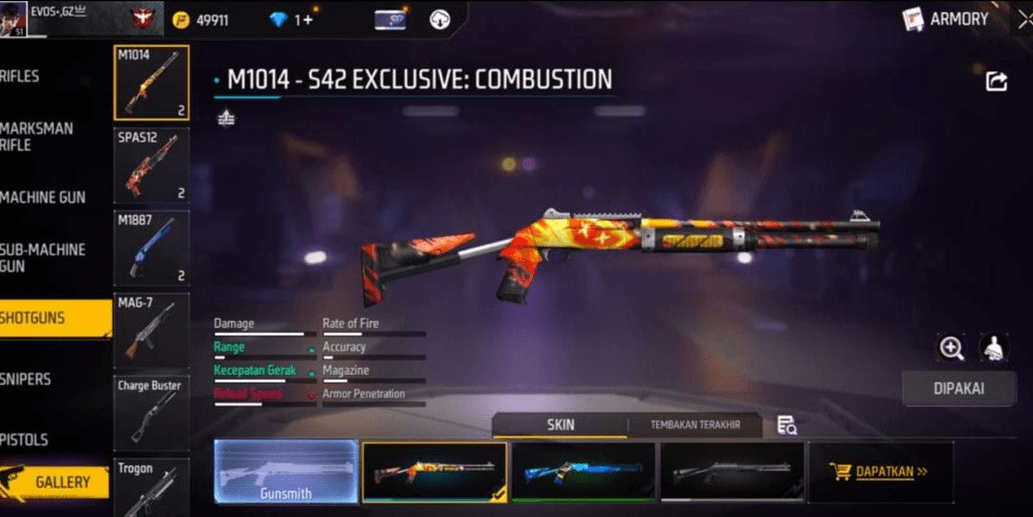This screenshot has height=517, width=1033.
Task: Choose the M1887 shotgun thumbnail
Action: tap(151, 248)
